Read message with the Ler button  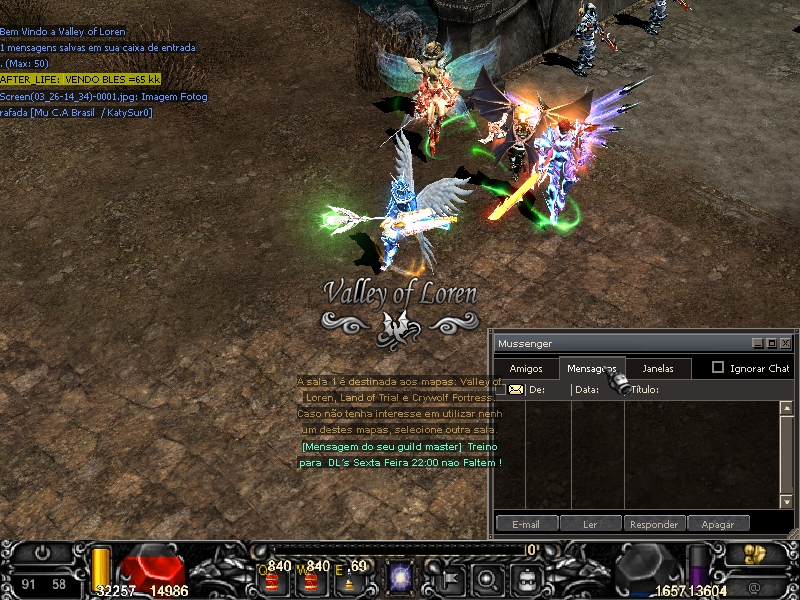tap(590, 523)
